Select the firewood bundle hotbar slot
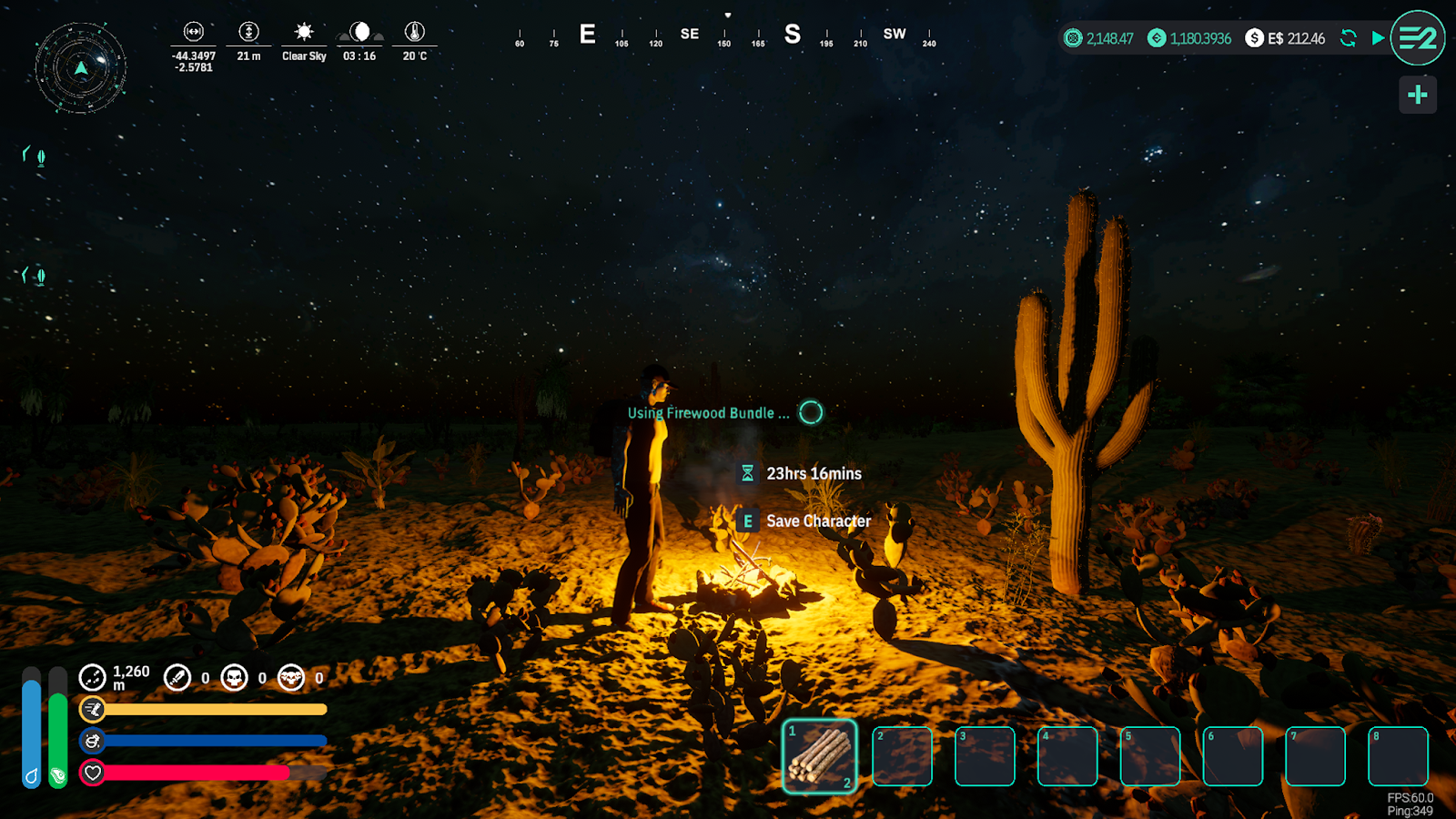This screenshot has width=1456, height=819. (x=819, y=756)
